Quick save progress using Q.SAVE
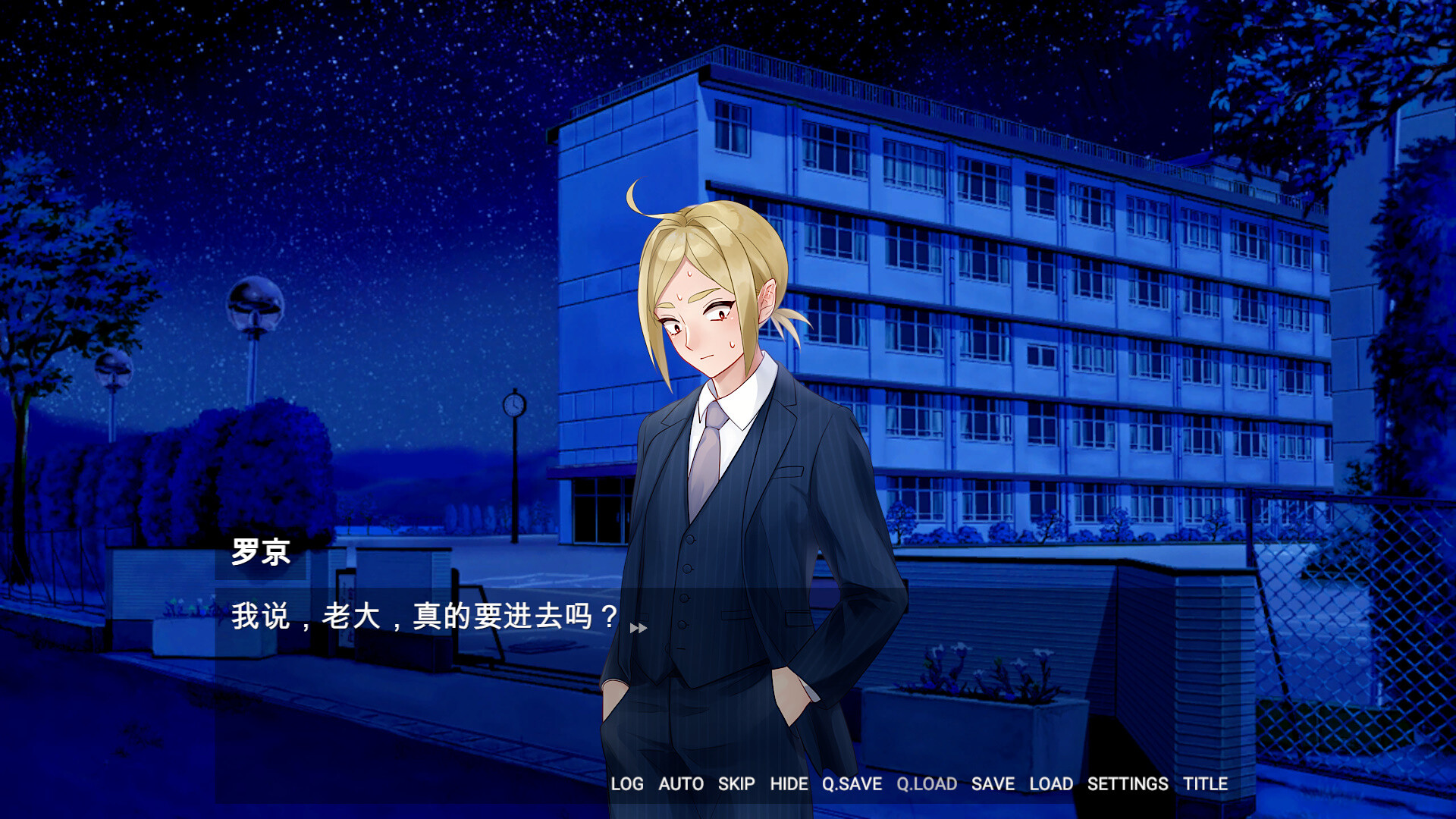The width and height of the screenshot is (1456, 819). [x=850, y=784]
